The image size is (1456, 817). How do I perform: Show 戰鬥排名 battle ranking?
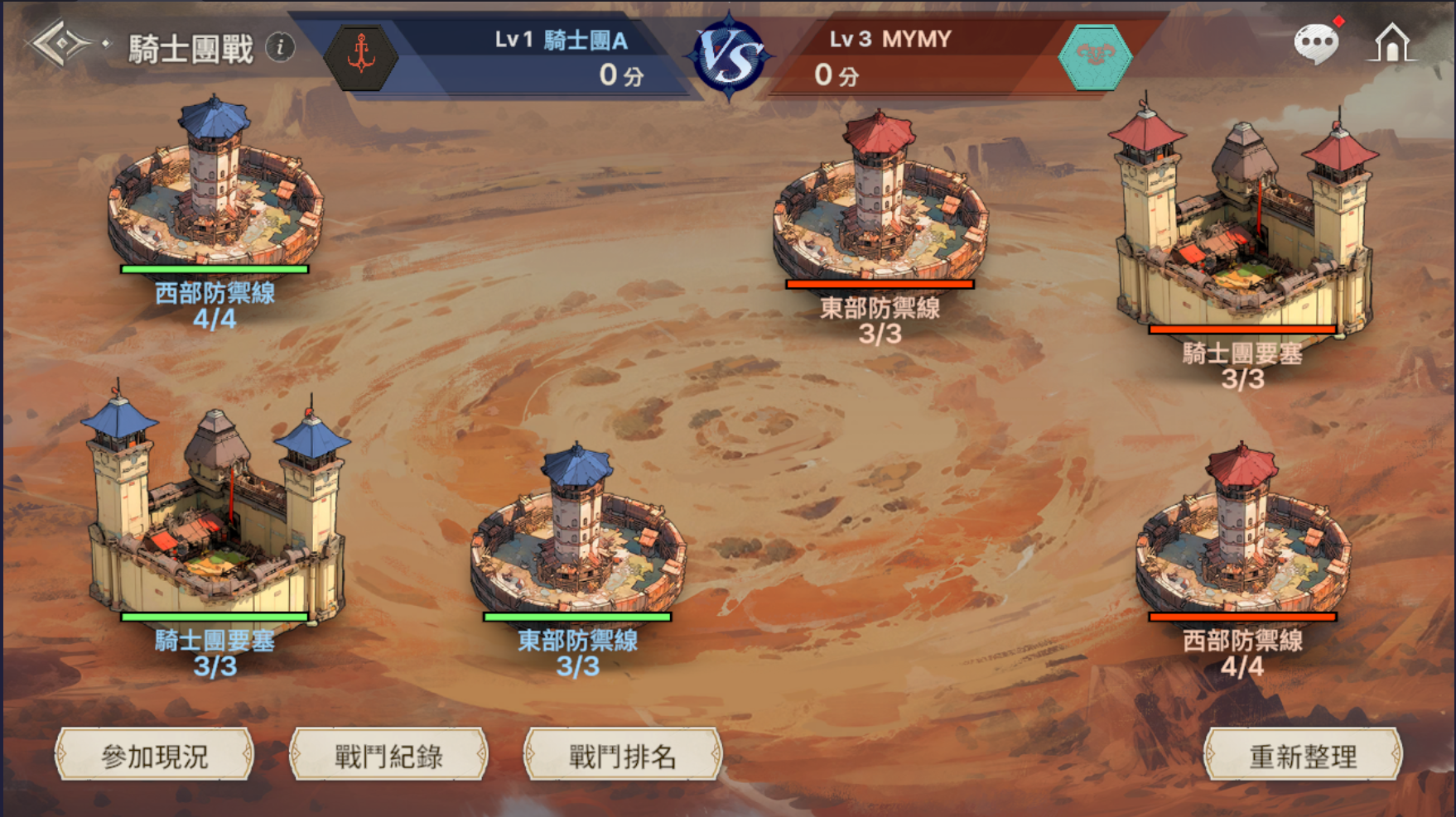click(623, 755)
